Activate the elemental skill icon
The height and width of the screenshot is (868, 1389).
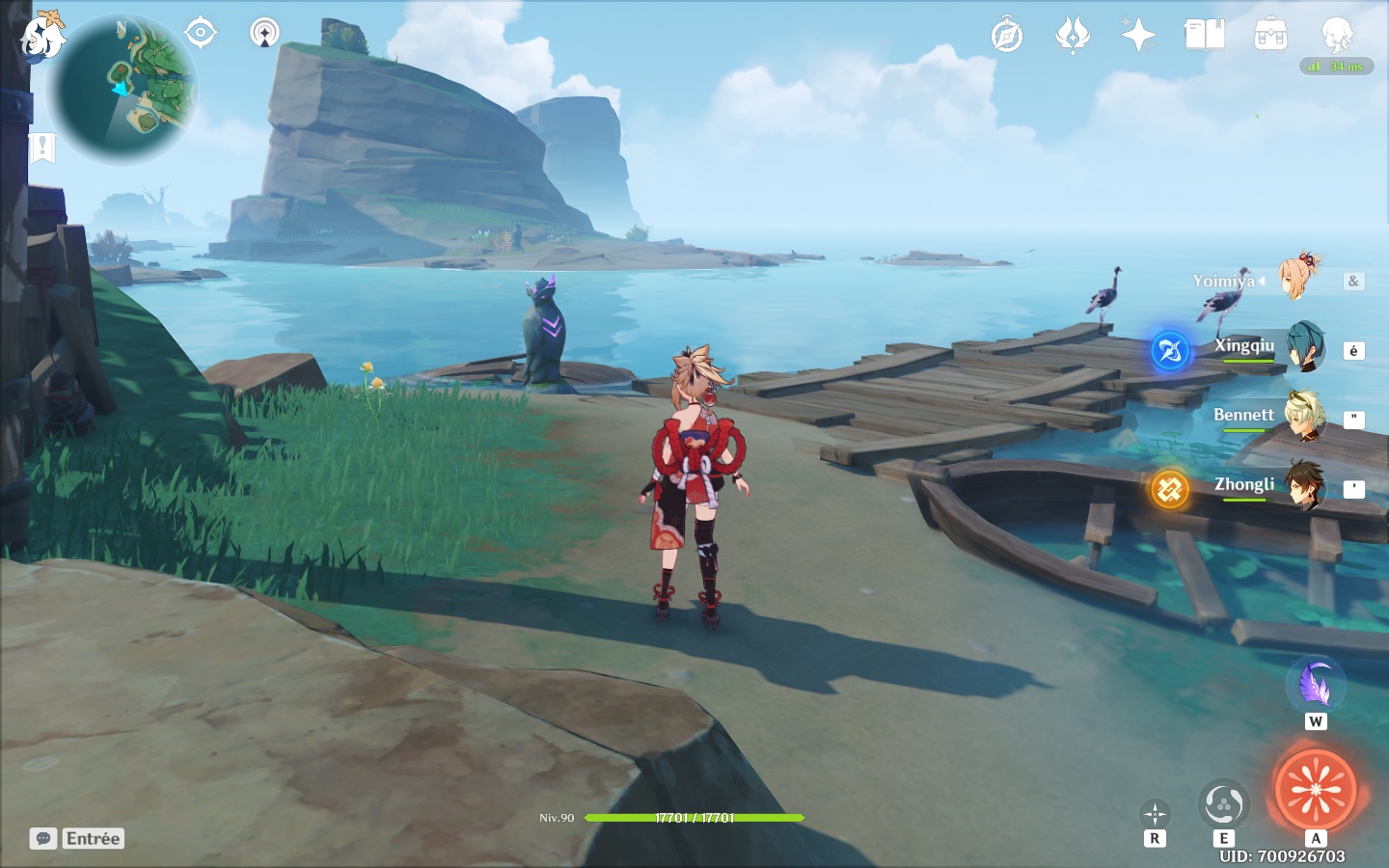[x=1223, y=804]
